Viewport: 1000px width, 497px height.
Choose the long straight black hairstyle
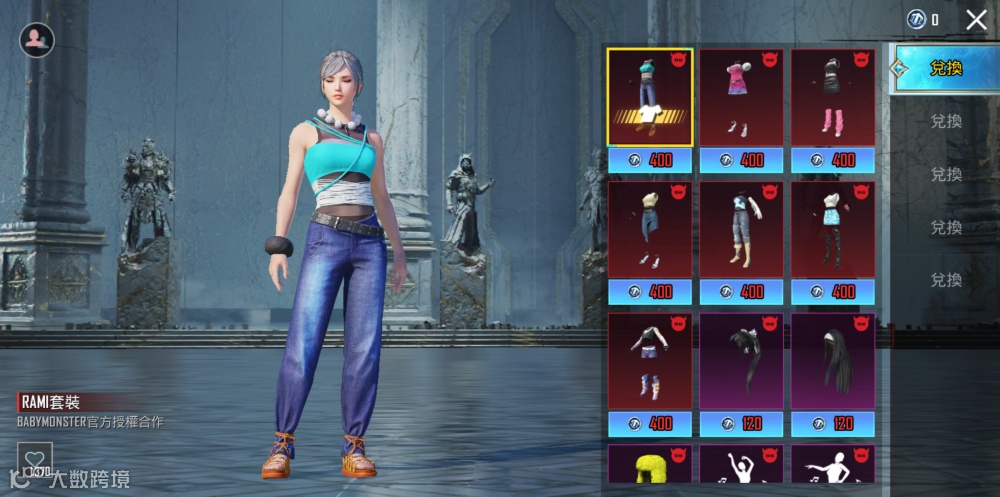[833, 360]
